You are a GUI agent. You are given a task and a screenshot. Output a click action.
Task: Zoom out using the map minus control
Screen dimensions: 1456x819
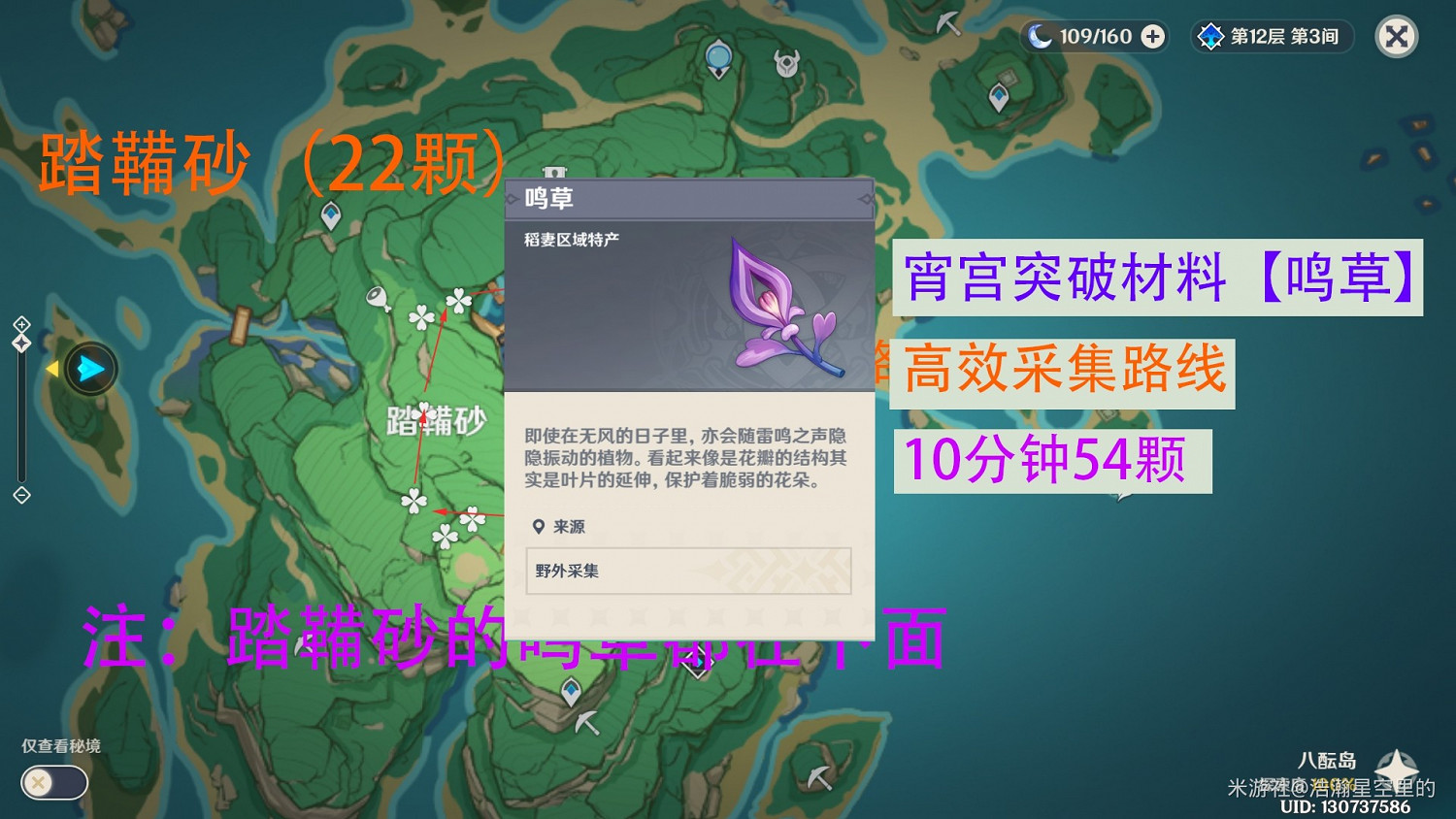(21, 497)
